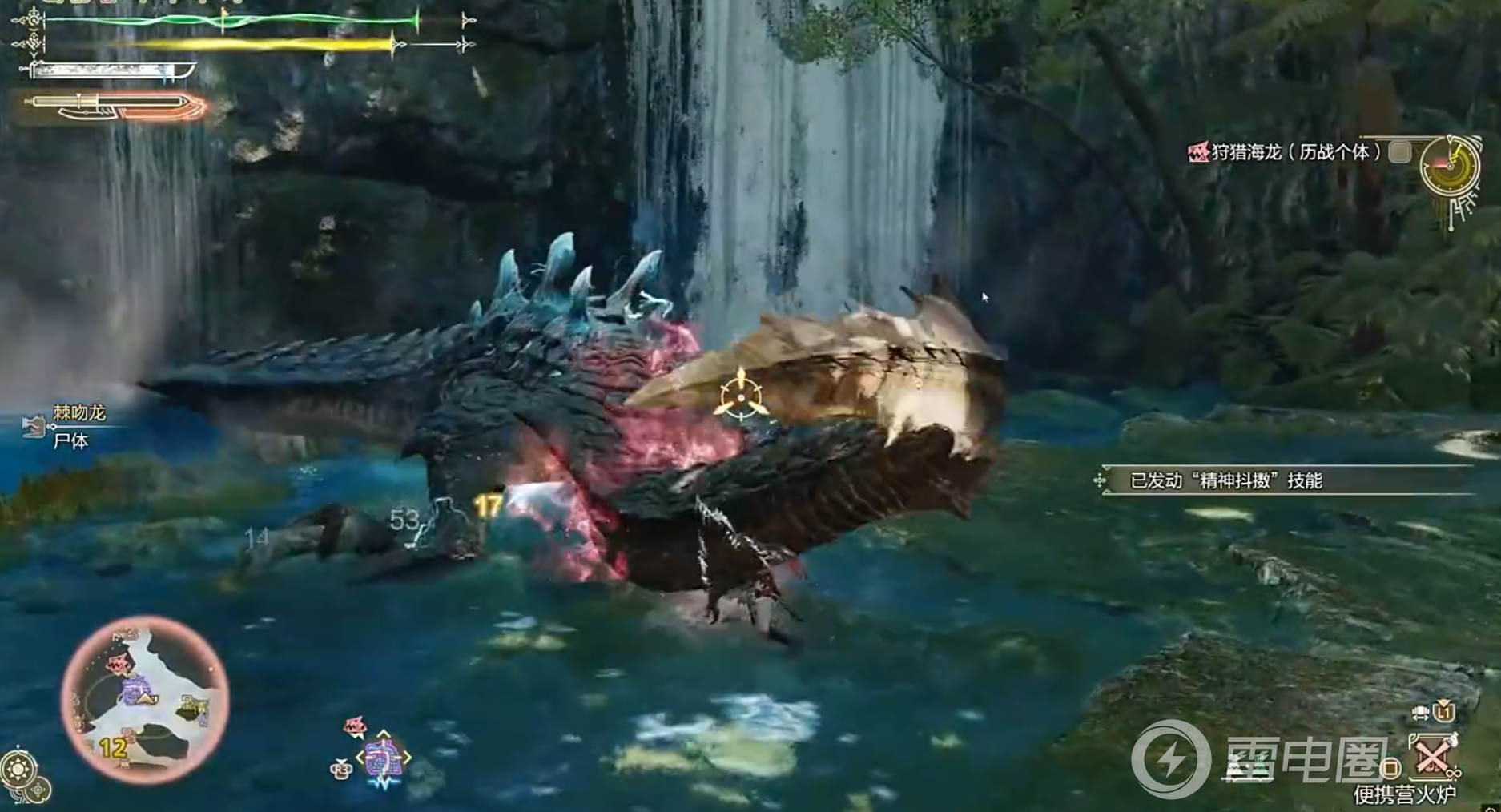Click the quest objective checkbox
The image size is (1501, 812).
click(1399, 152)
